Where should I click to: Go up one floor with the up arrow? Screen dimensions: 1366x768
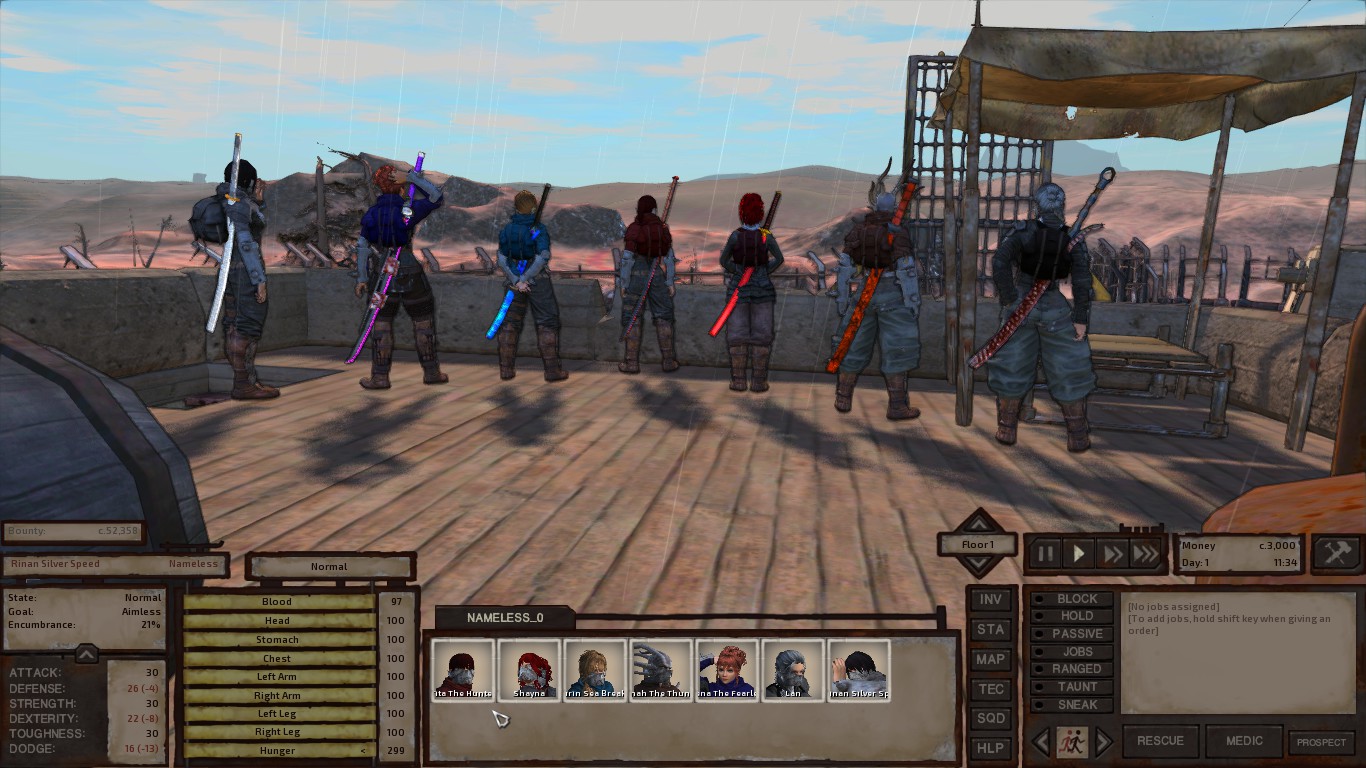point(977,522)
